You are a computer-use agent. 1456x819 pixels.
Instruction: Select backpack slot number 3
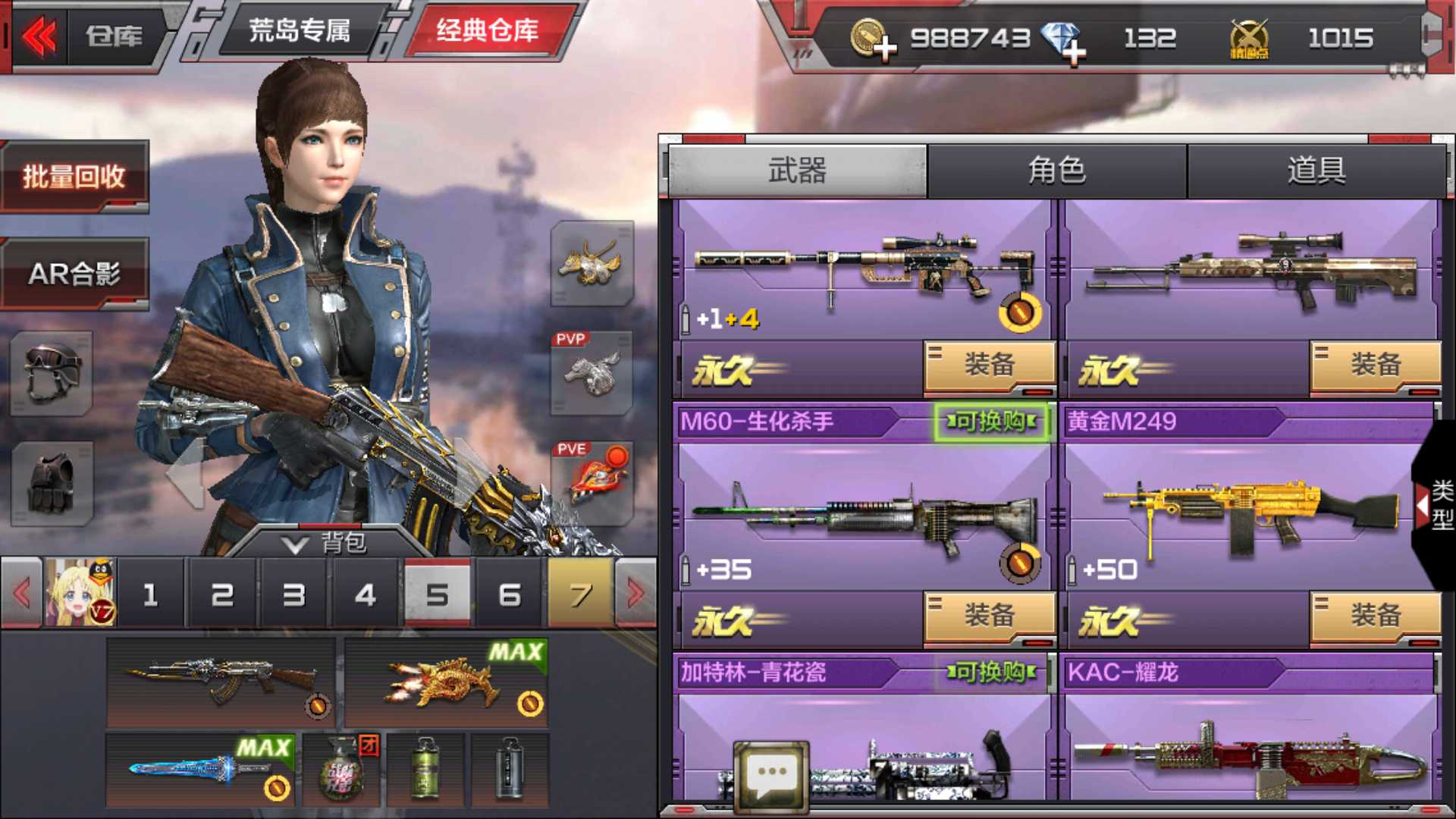(294, 595)
